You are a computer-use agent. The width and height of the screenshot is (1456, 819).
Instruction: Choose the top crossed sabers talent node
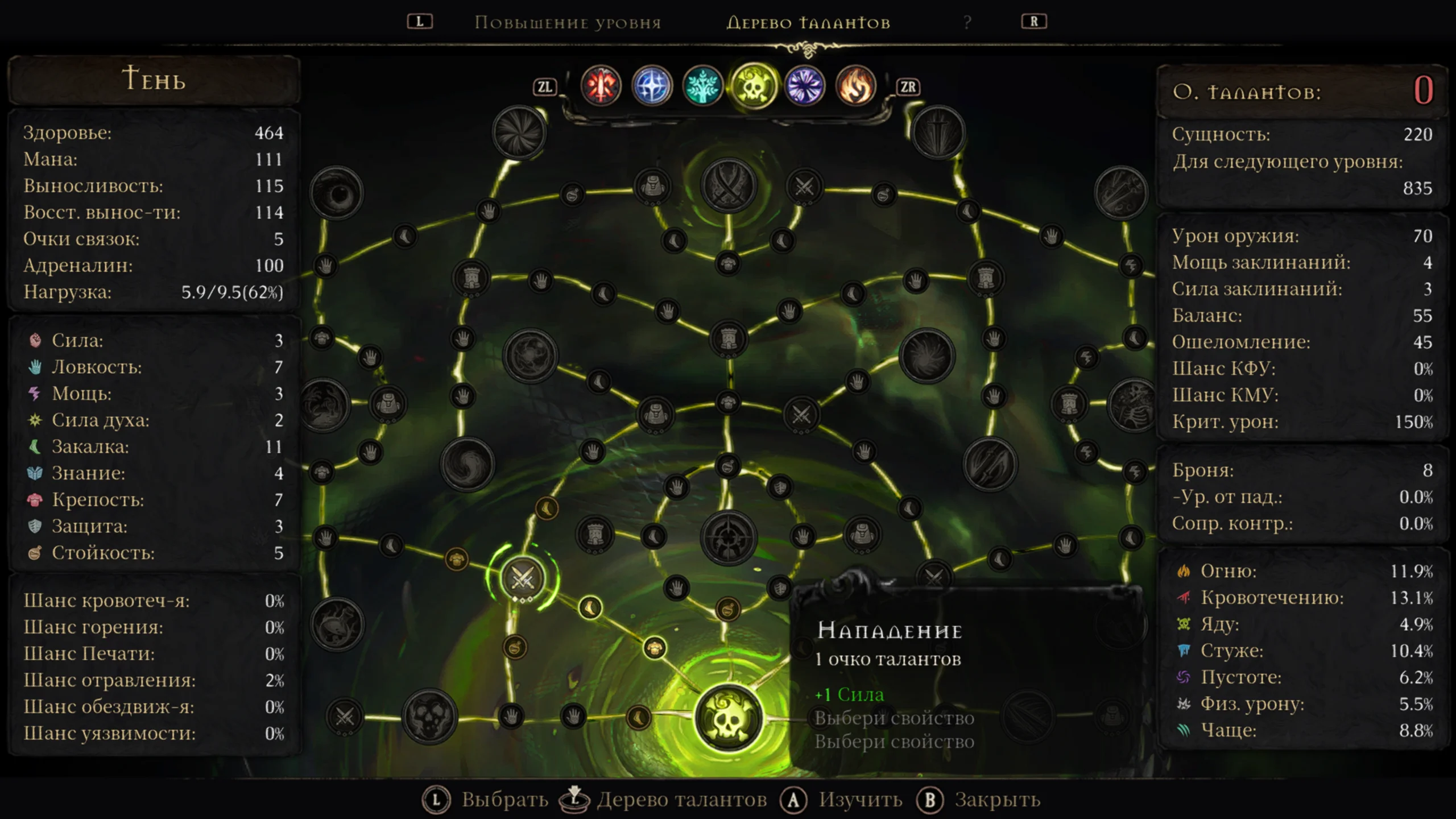tap(728, 186)
